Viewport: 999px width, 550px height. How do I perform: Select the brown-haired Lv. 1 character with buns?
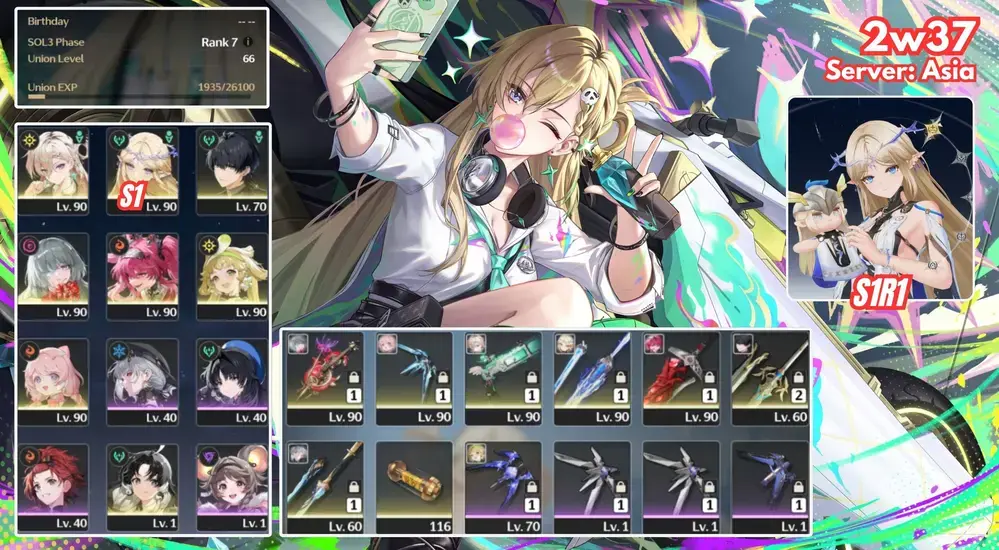tap(231, 487)
